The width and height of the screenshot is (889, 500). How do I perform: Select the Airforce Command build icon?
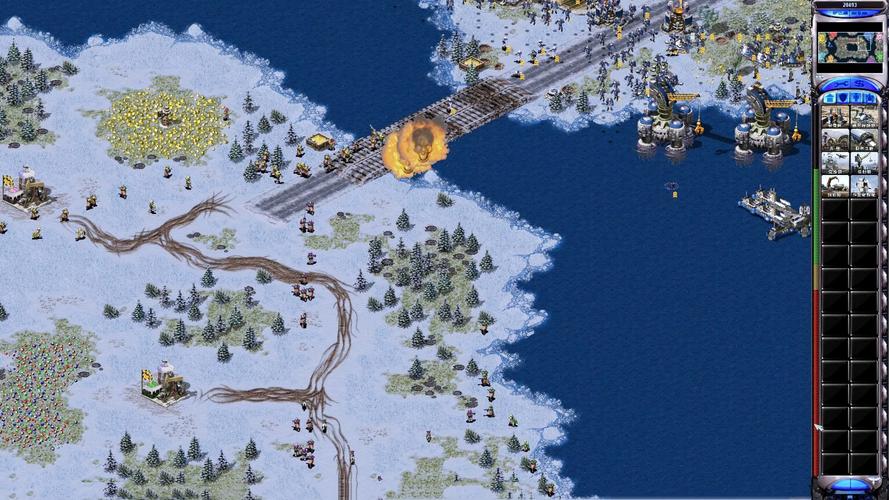(835, 162)
